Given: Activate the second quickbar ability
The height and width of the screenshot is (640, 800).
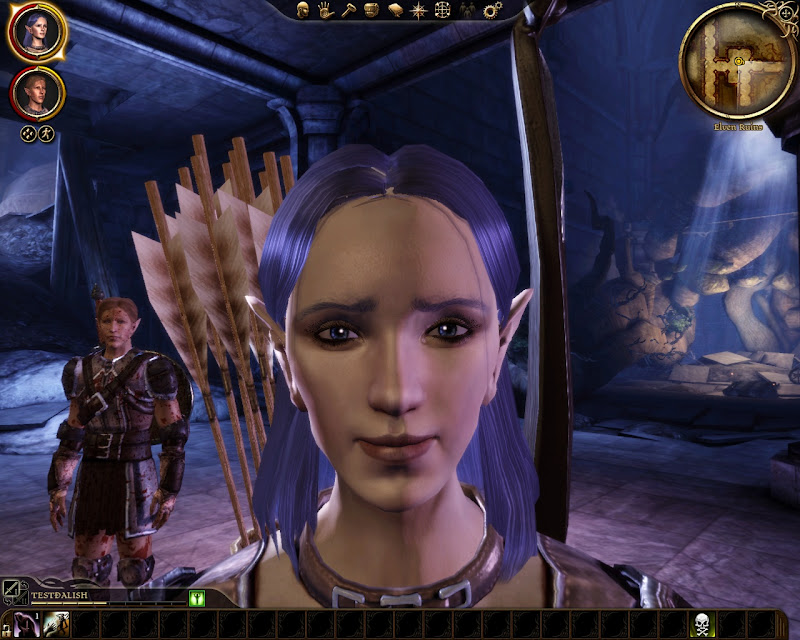Looking at the screenshot, I should coord(55,625).
